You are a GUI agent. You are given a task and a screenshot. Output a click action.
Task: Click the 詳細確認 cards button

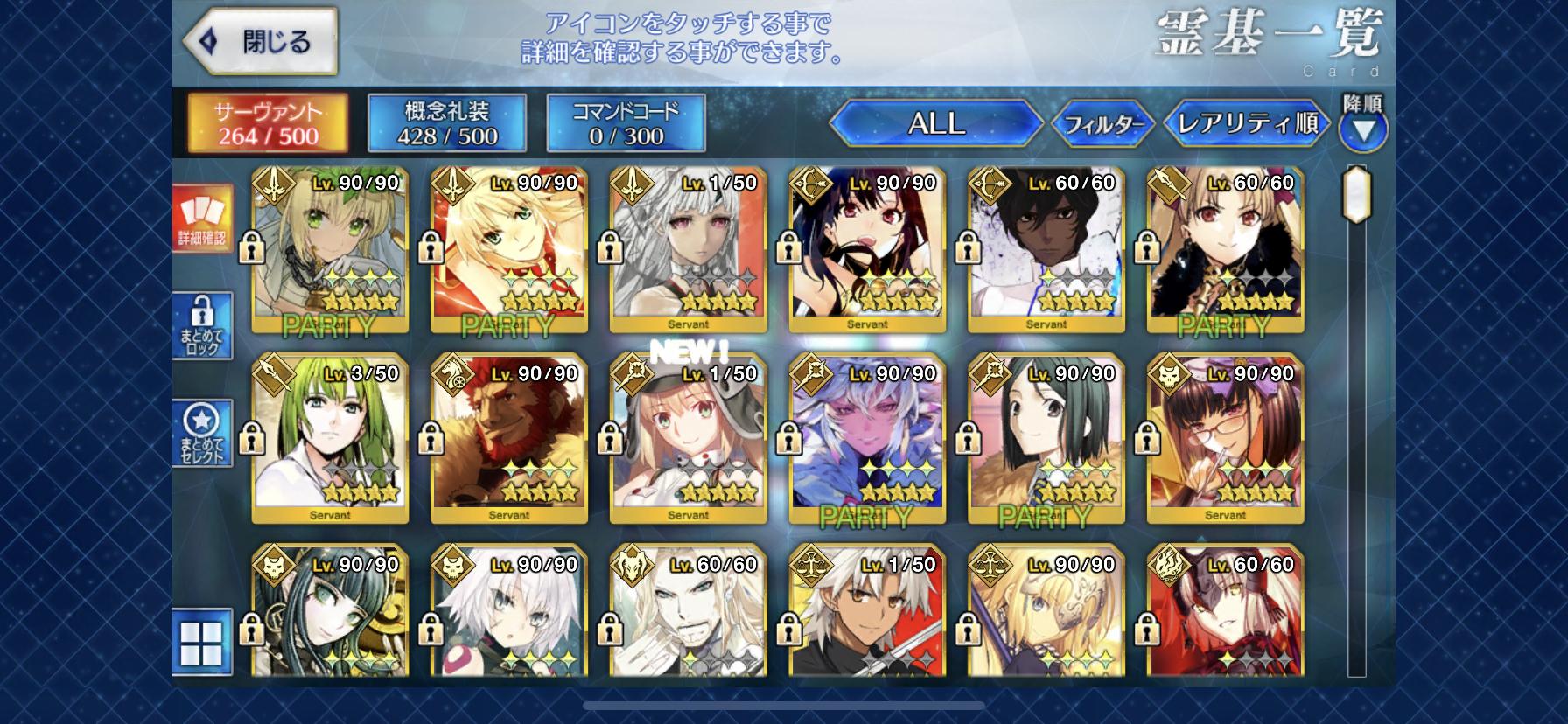(202, 219)
